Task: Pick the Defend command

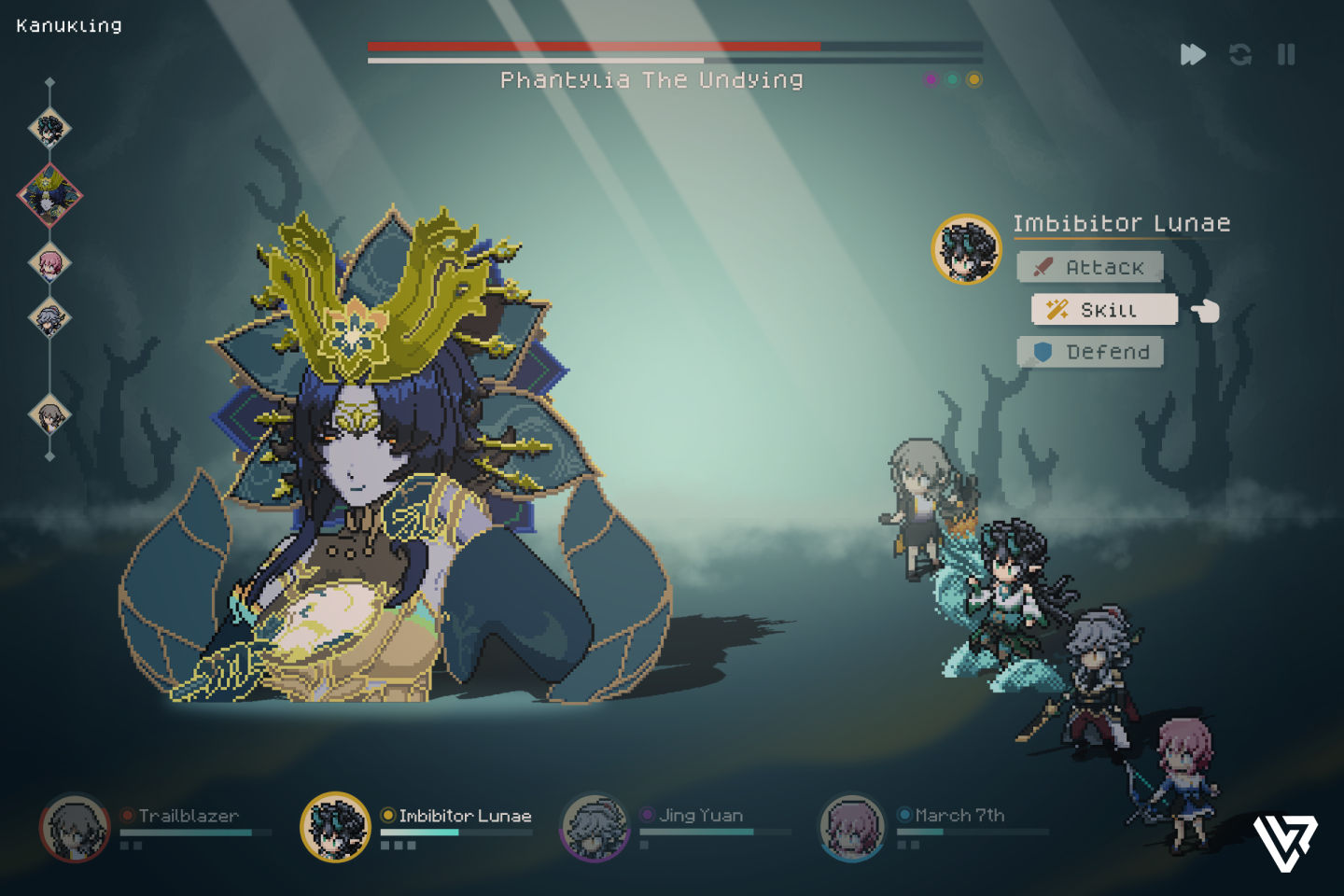Action: (x=1089, y=352)
